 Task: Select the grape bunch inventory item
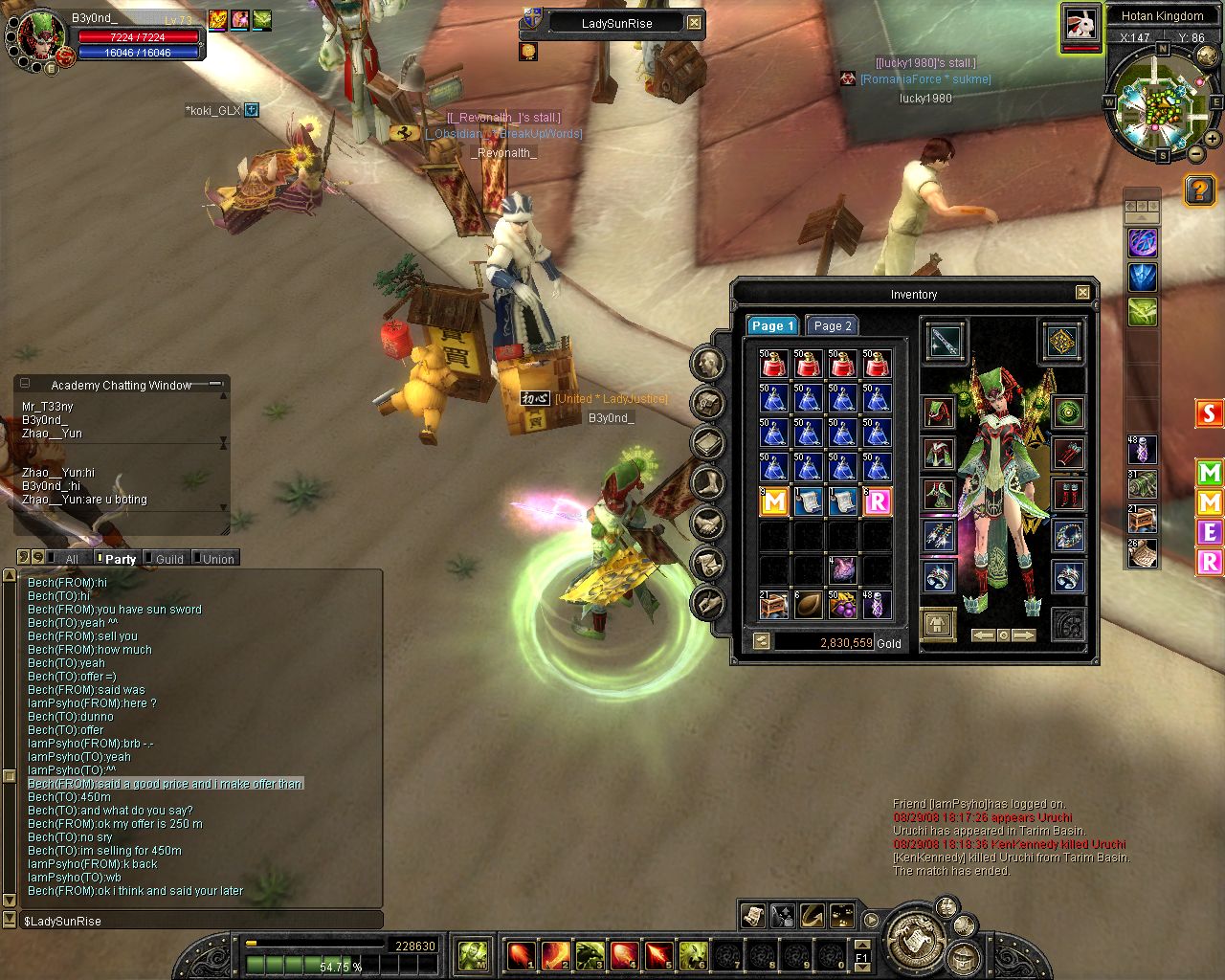842,604
